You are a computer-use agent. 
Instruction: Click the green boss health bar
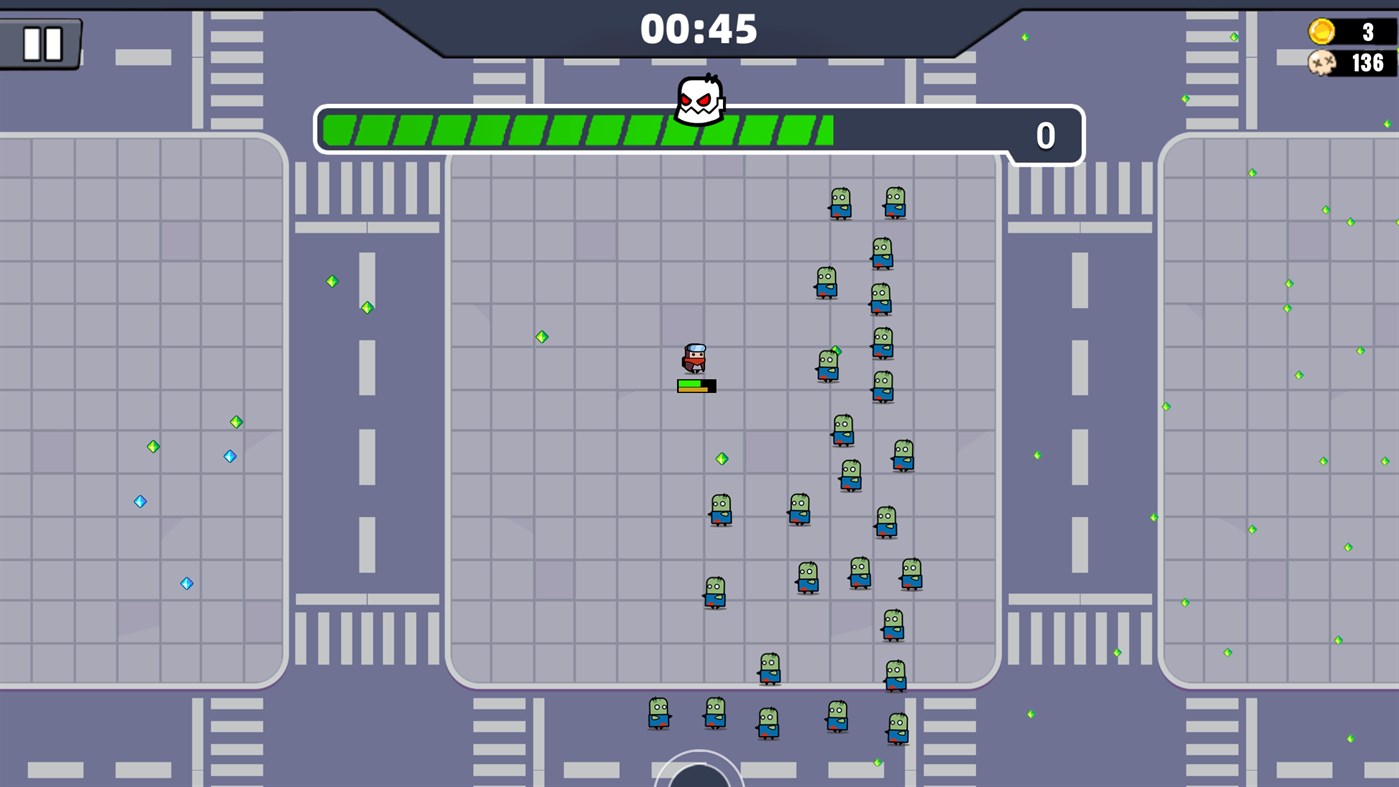click(580, 128)
